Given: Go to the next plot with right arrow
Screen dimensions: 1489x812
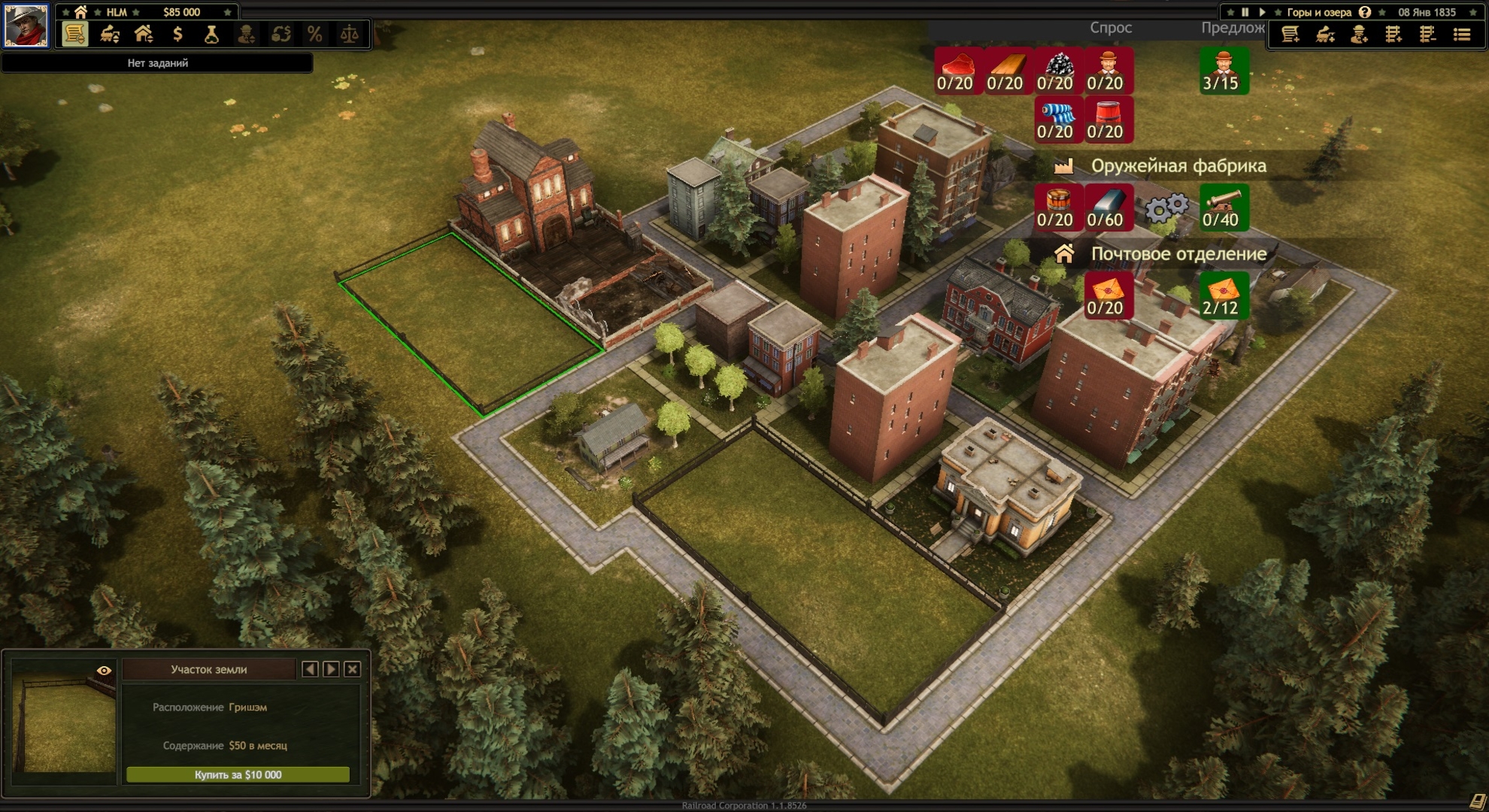Looking at the screenshot, I should [331, 669].
